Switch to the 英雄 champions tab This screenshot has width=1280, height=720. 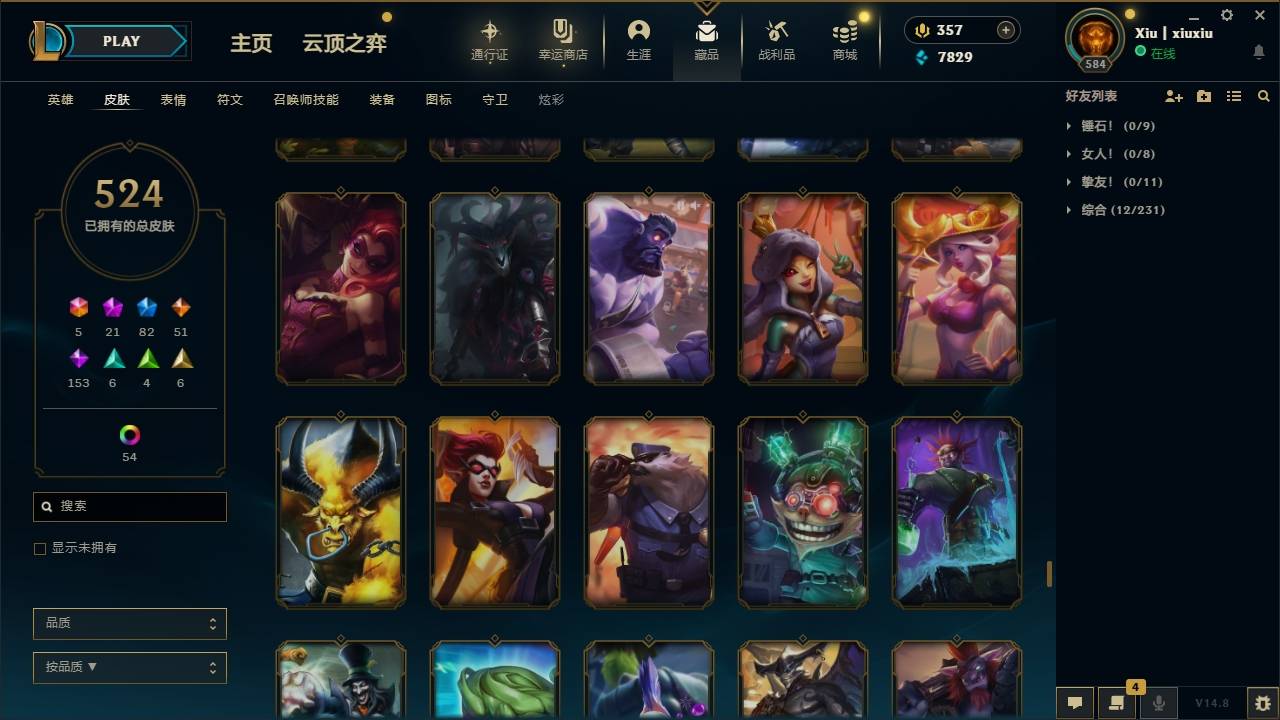pos(59,99)
